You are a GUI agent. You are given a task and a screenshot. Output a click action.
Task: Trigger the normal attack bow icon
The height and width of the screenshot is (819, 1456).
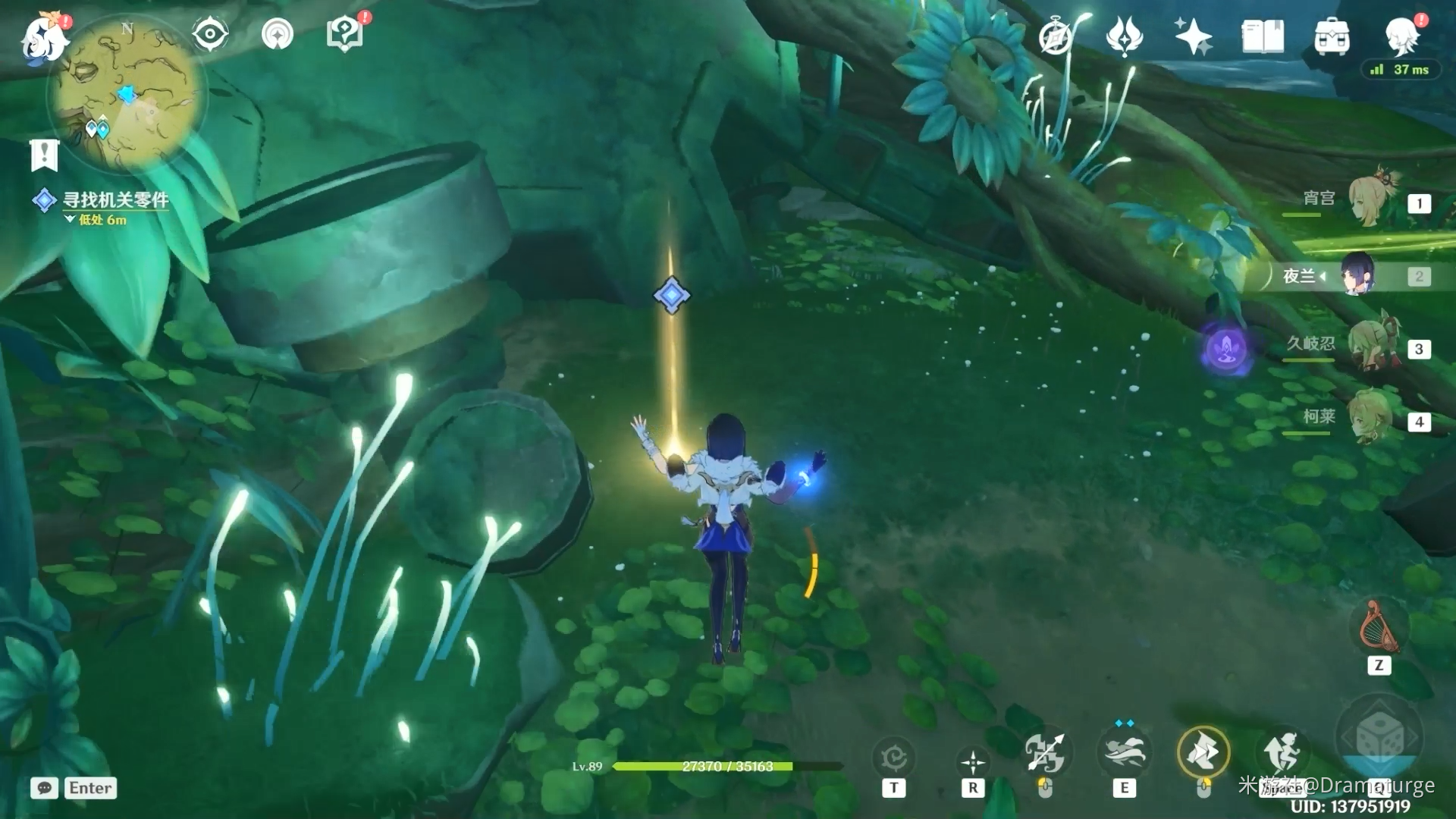pyautogui.click(x=1045, y=753)
